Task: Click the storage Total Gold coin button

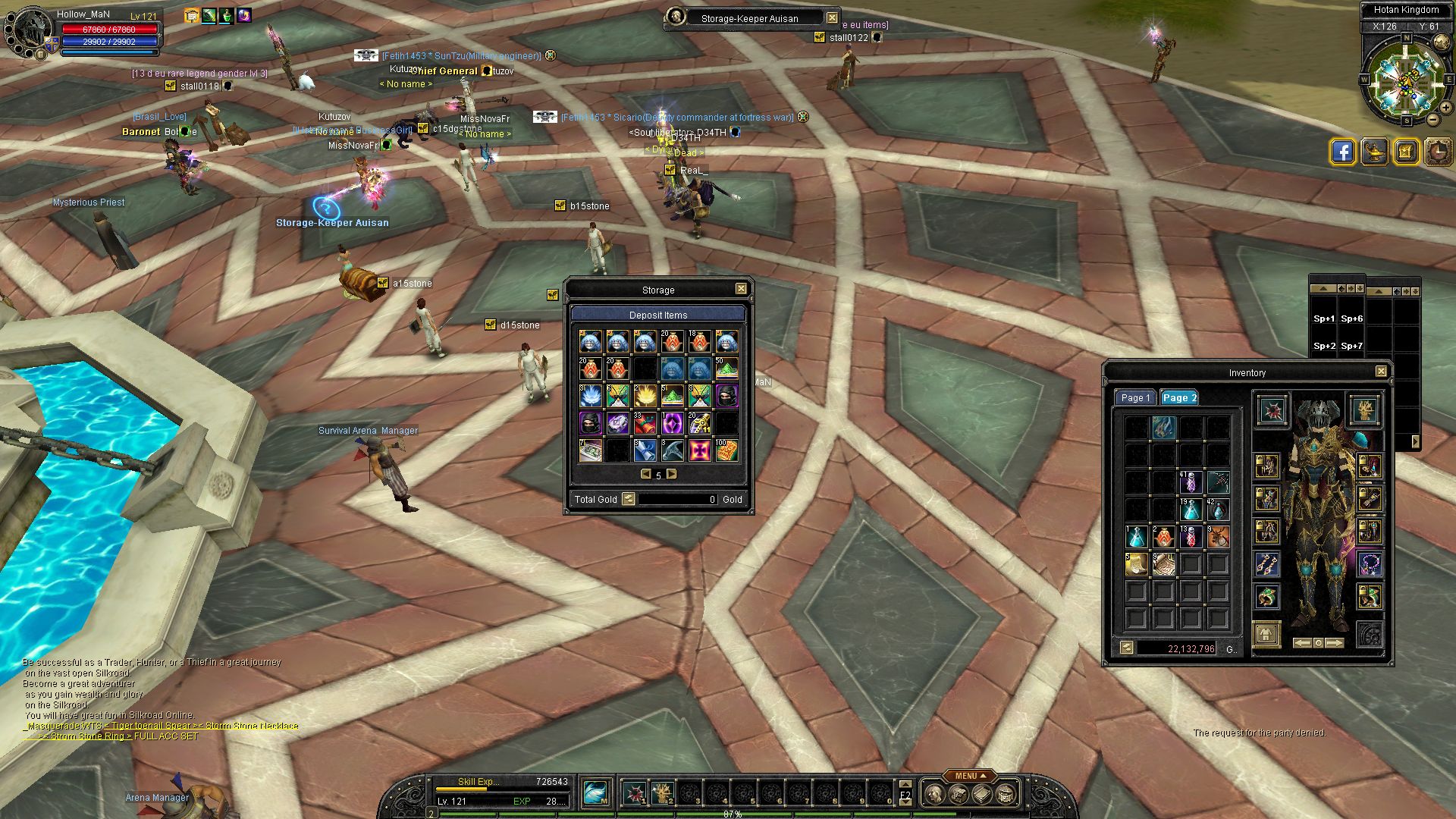Action: (x=628, y=499)
